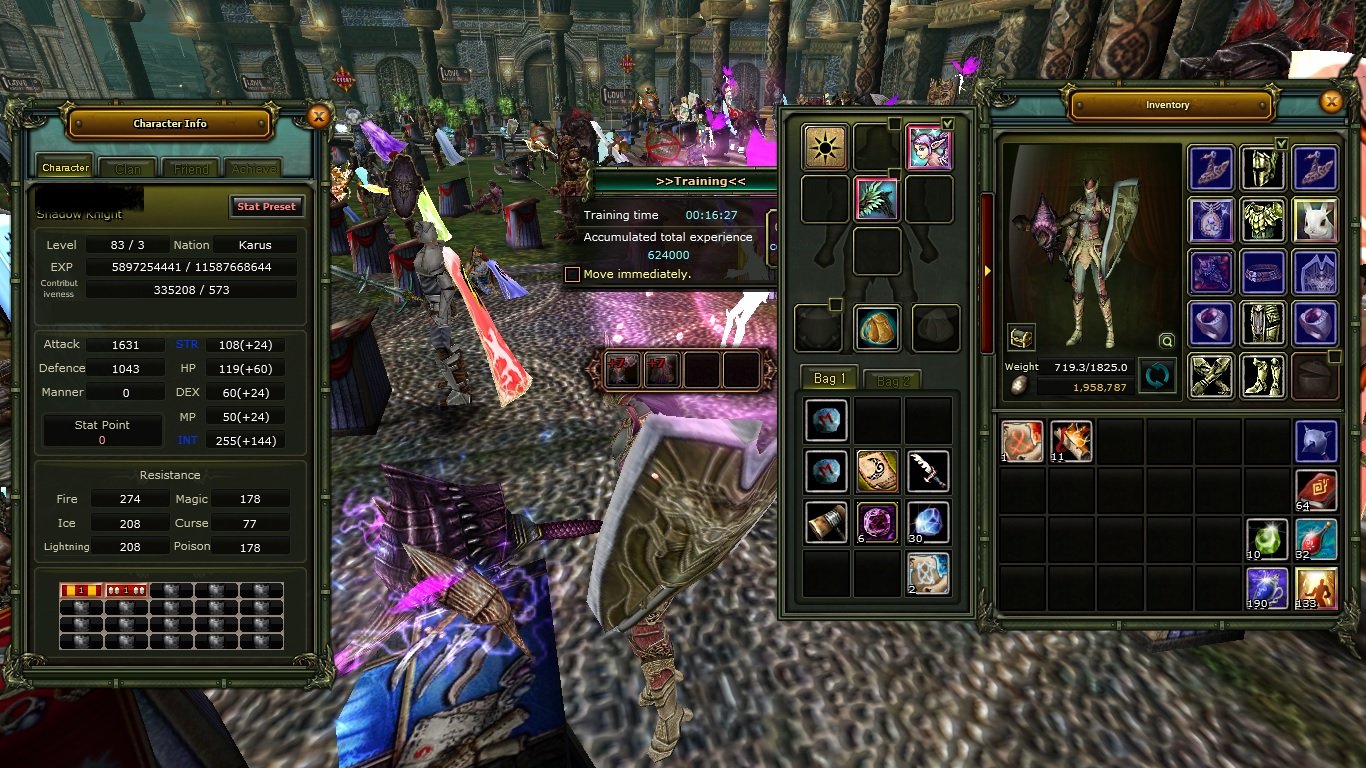Screen dimensions: 1366x768
Task: Click the magnifier preview button near character model
Action: click(x=1166, y=341)
